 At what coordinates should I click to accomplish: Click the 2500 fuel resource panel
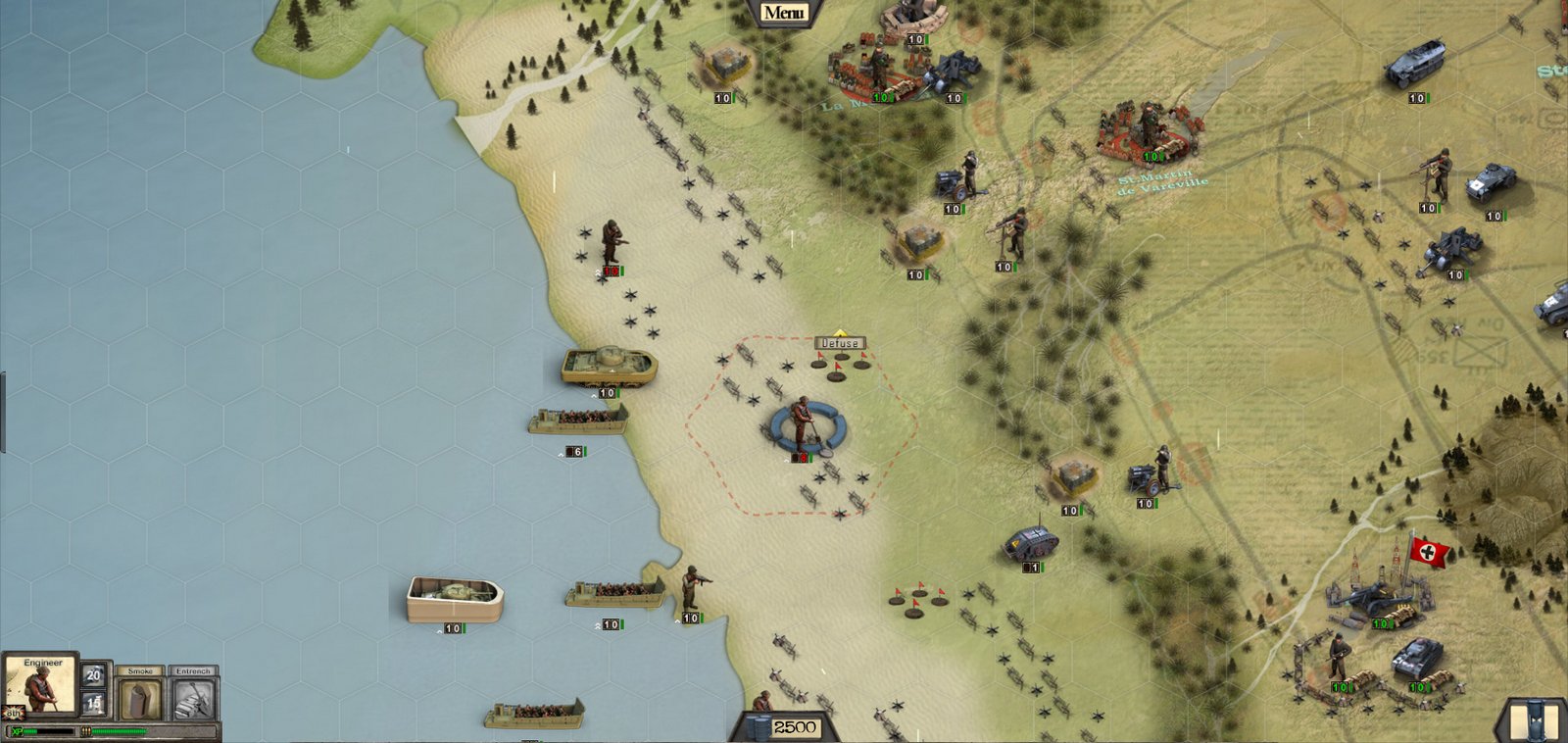pos(783,726)
